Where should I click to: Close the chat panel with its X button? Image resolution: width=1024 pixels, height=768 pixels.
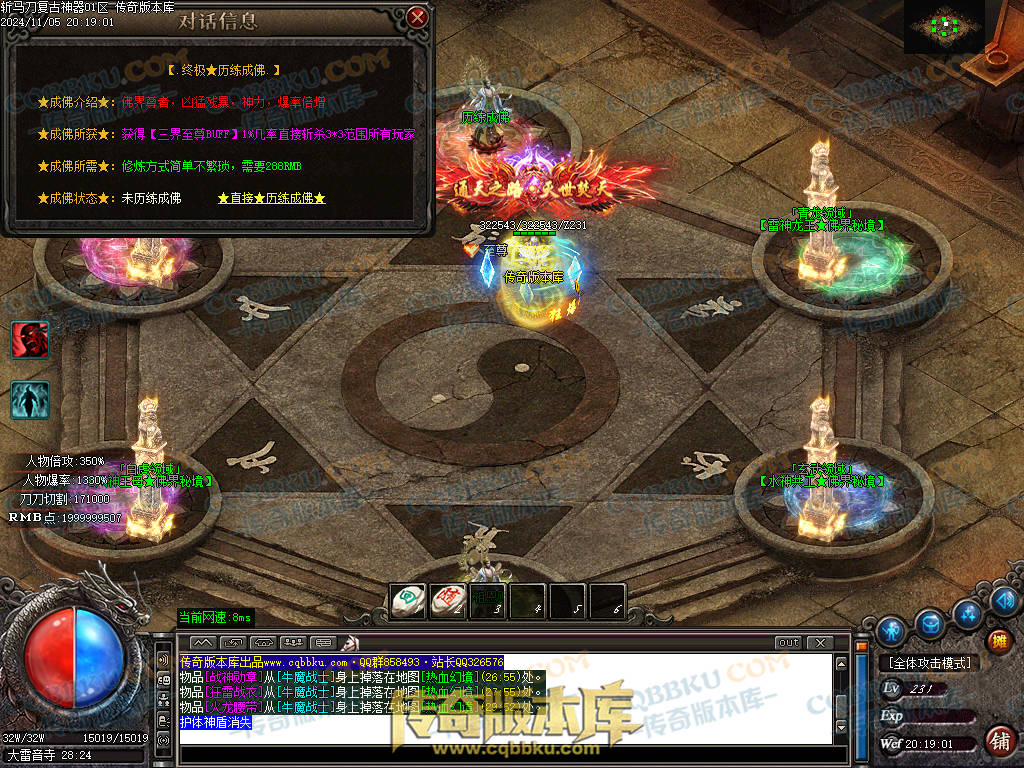[820, 642]
